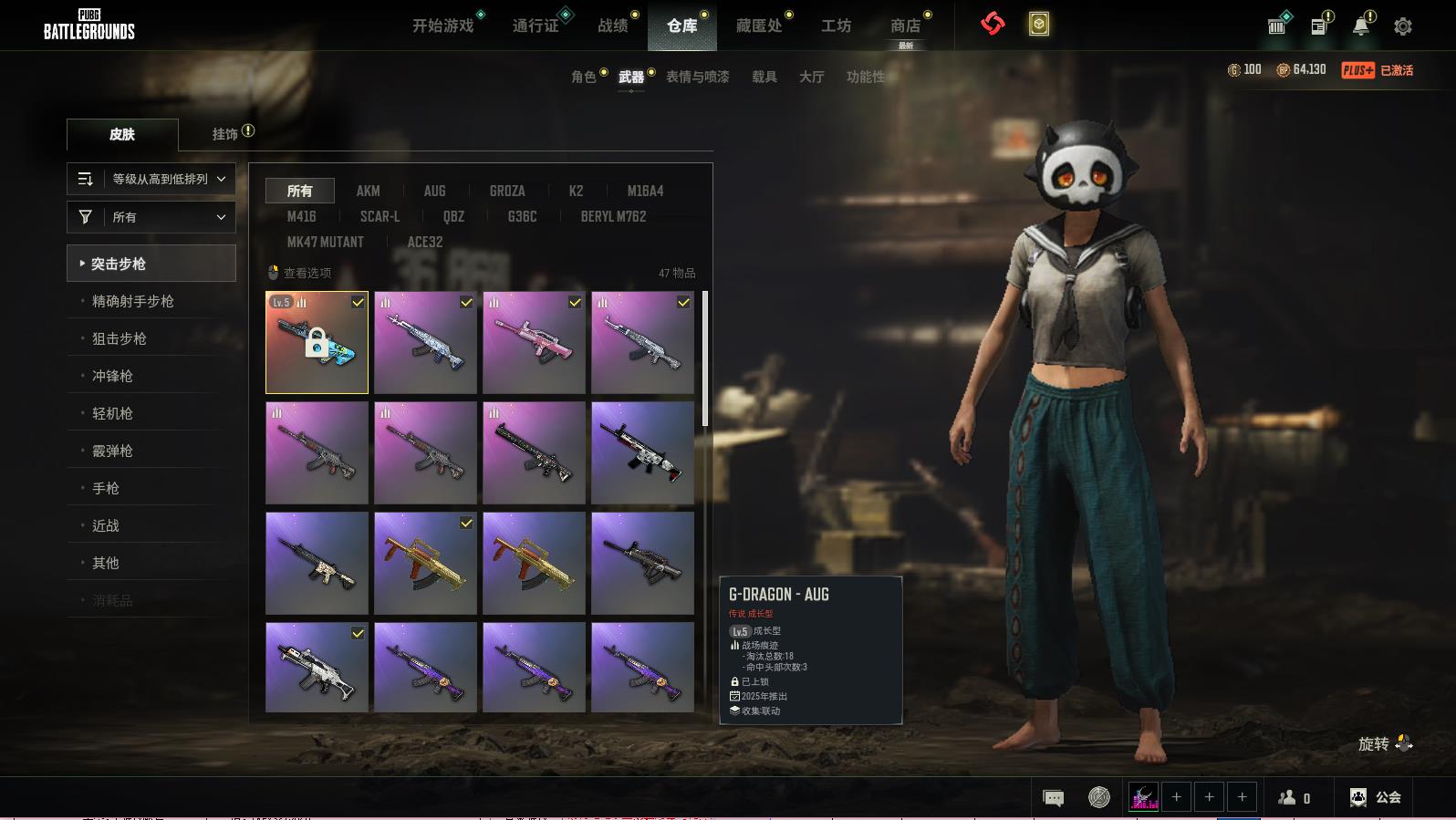Show the 手枪 pistol category
The width and height of the screenshot is (1456, 820).
pyautogui.click(x=106, y=488)
